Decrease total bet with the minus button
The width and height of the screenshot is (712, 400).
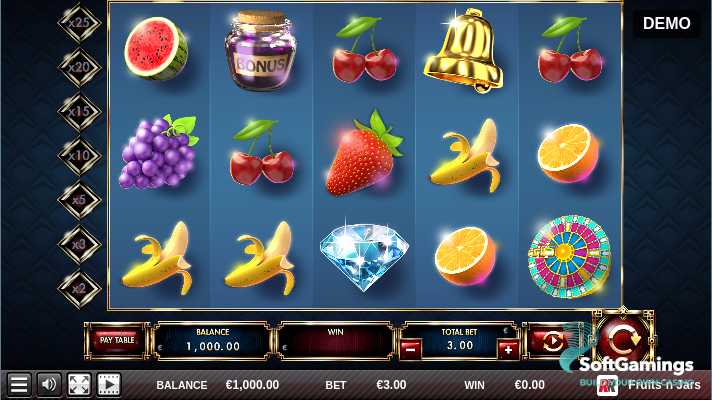[410, 349]
